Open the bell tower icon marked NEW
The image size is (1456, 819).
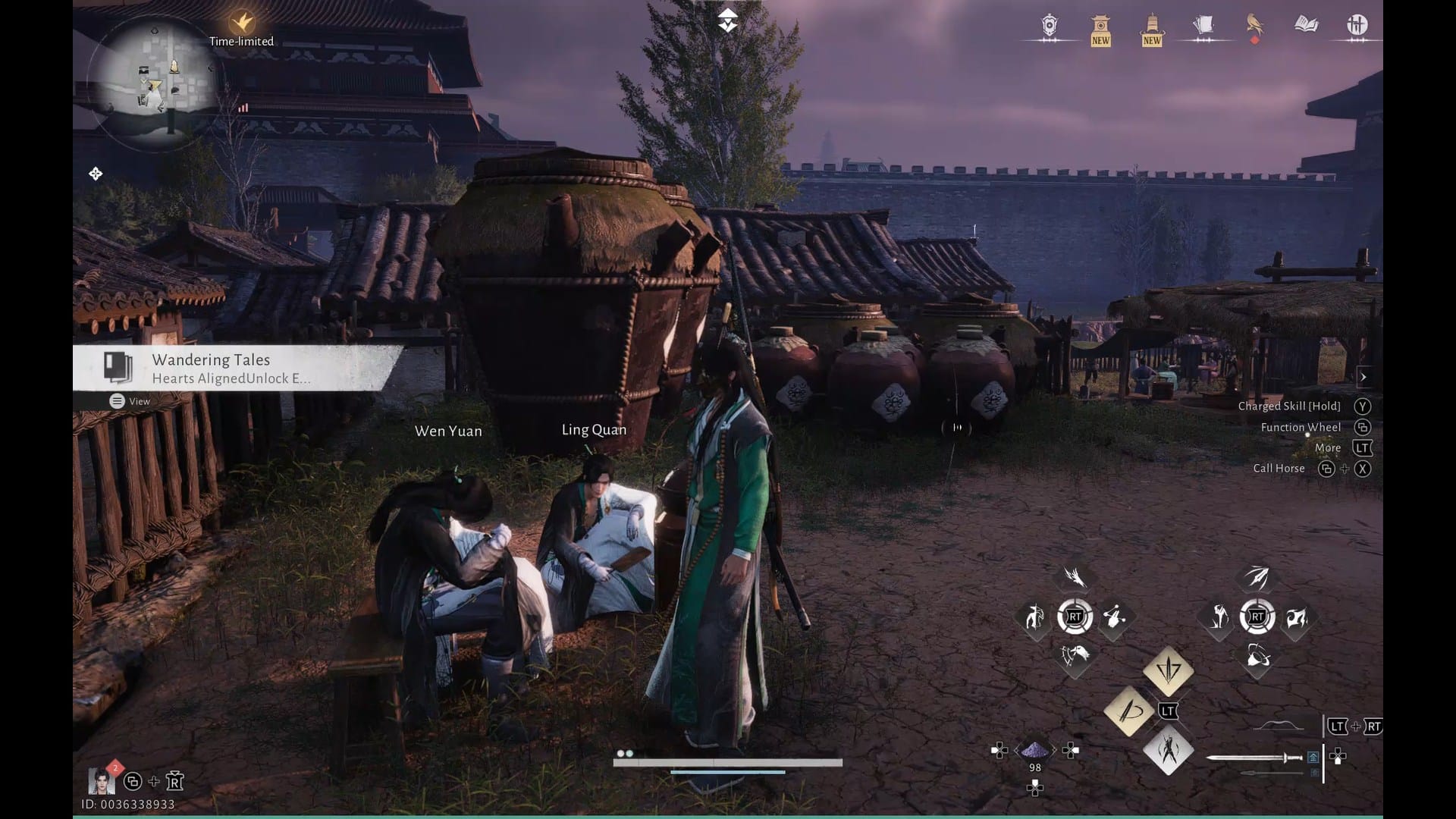(x=1151, y=27)
